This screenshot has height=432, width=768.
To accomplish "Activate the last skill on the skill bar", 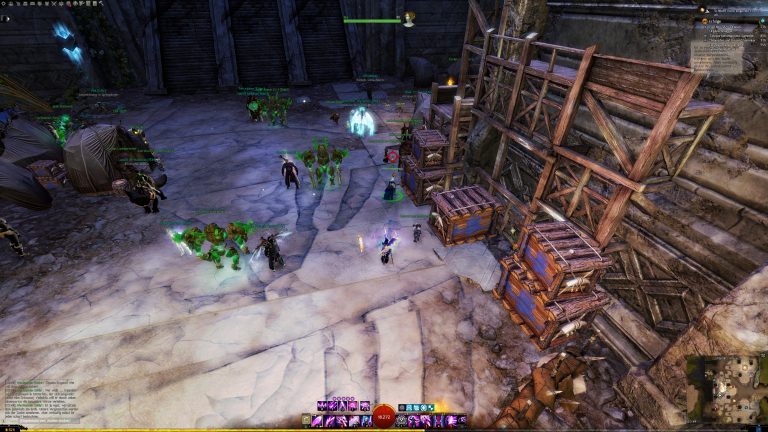I will (x=462, y=421).
